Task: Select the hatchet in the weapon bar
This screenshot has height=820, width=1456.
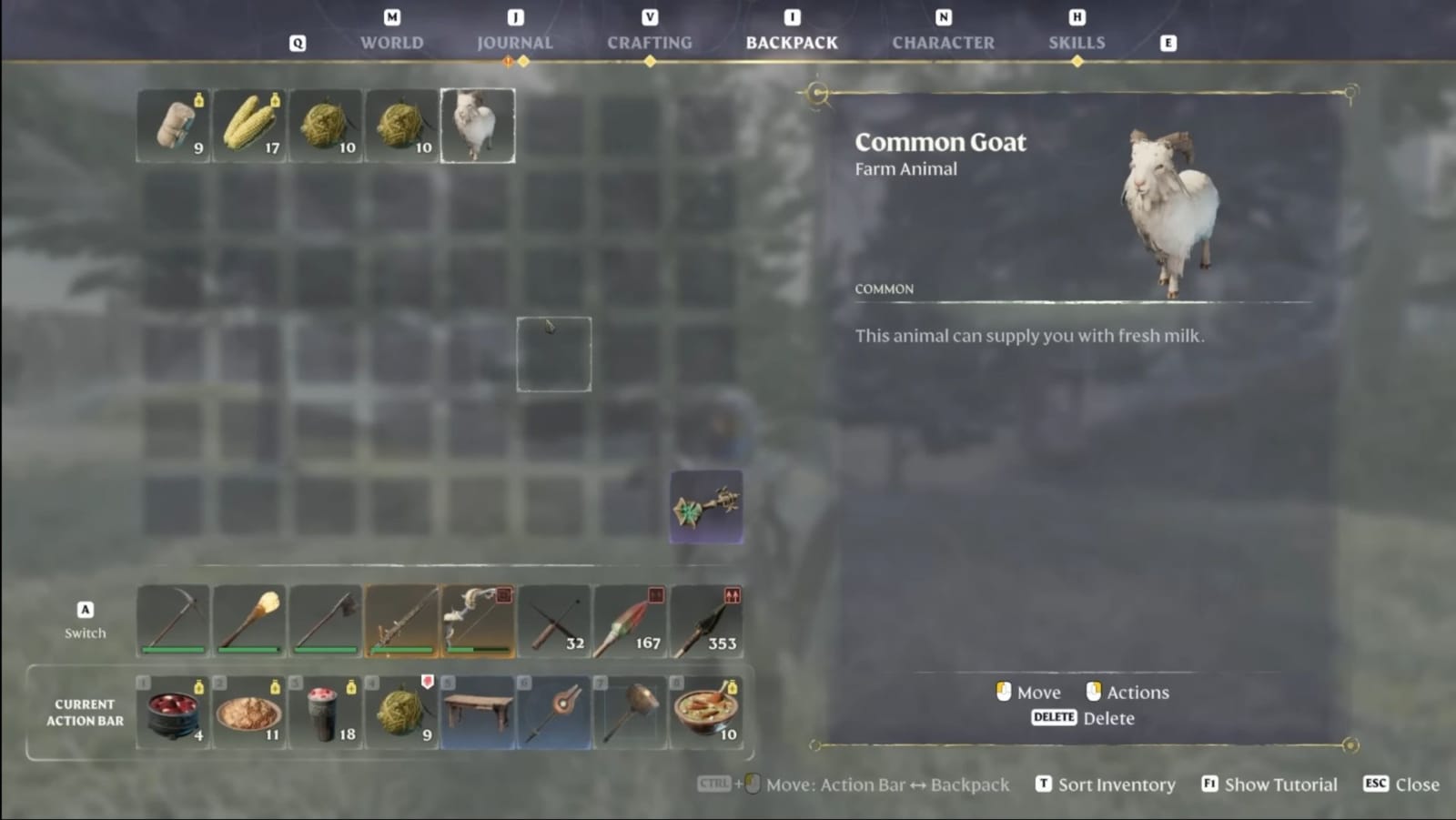Action: 324,621
